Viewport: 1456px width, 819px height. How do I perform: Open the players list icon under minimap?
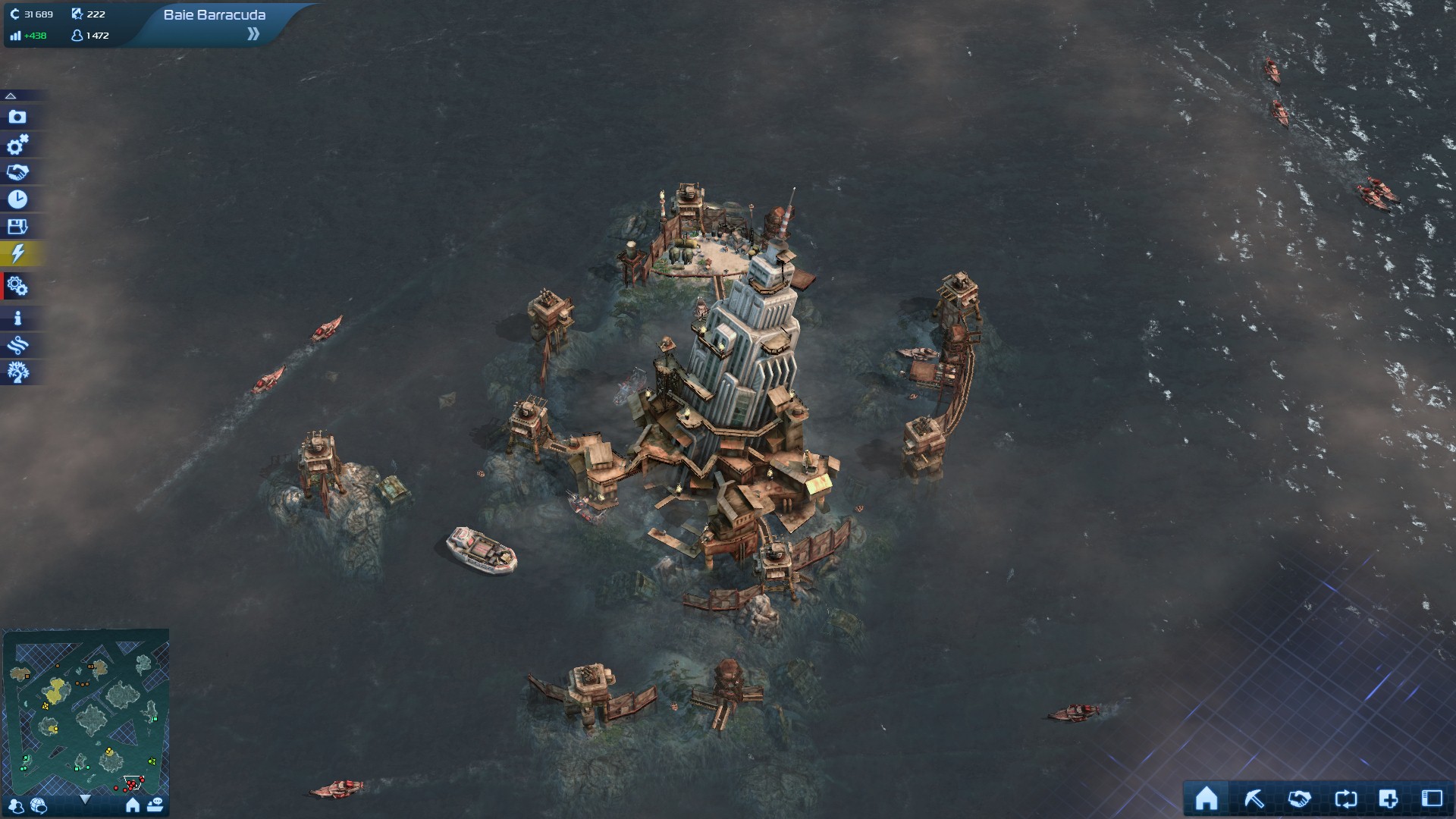click(x=17, y=806)
